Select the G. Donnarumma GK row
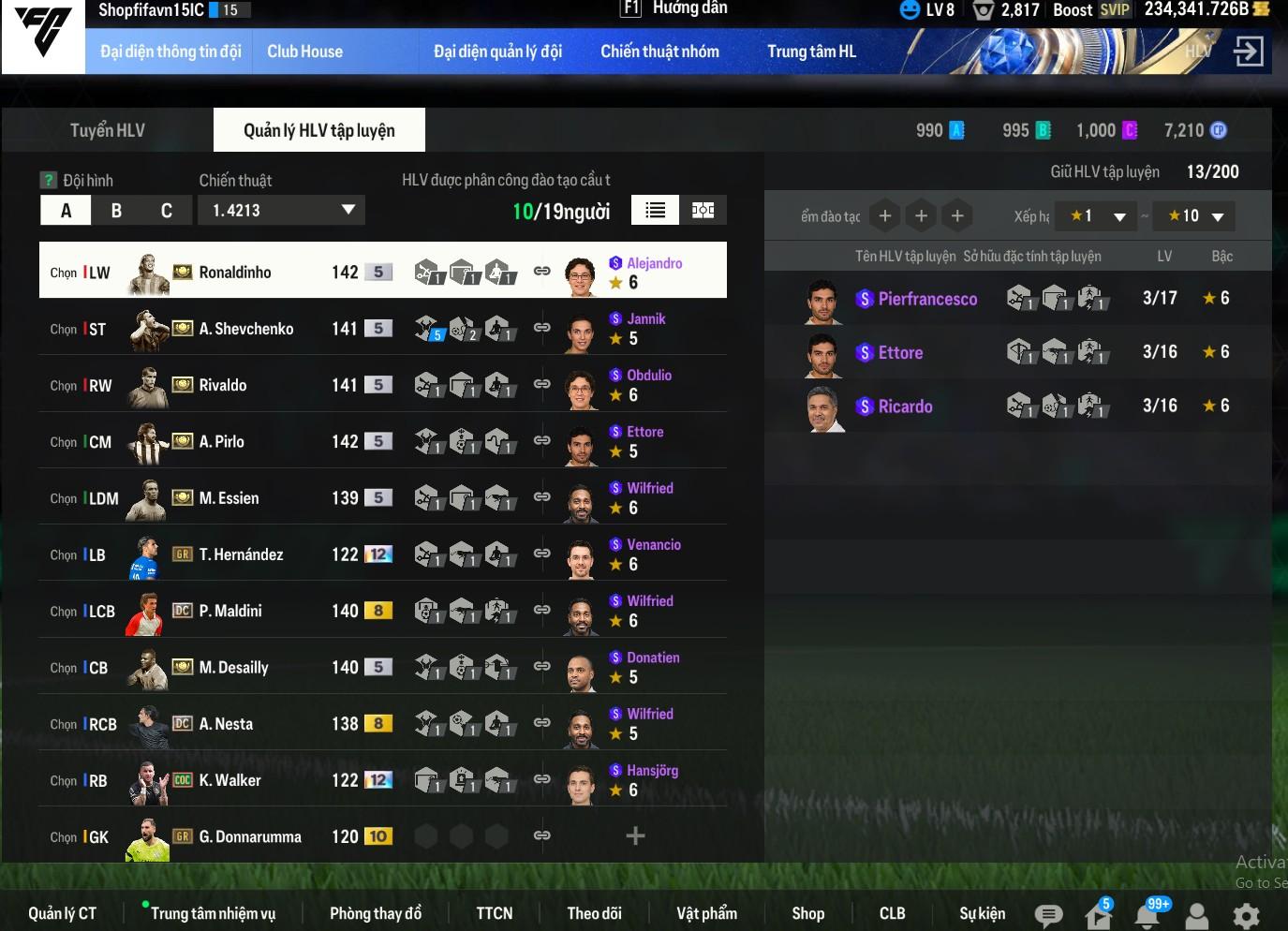 [x=234, y=836]
